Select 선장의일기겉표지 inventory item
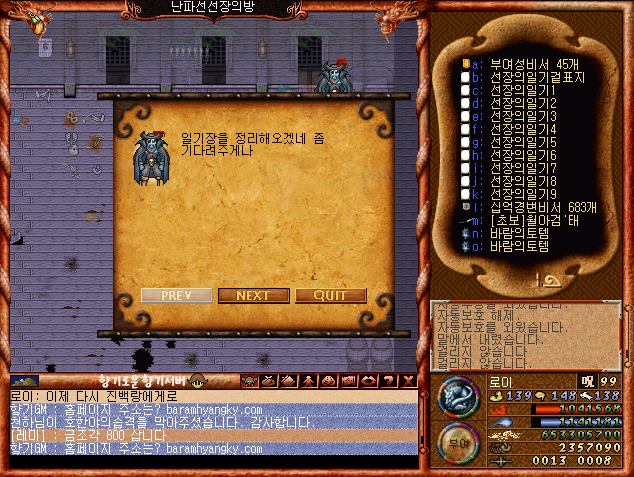This screenshot has height=477, width=634. [537, 78]
